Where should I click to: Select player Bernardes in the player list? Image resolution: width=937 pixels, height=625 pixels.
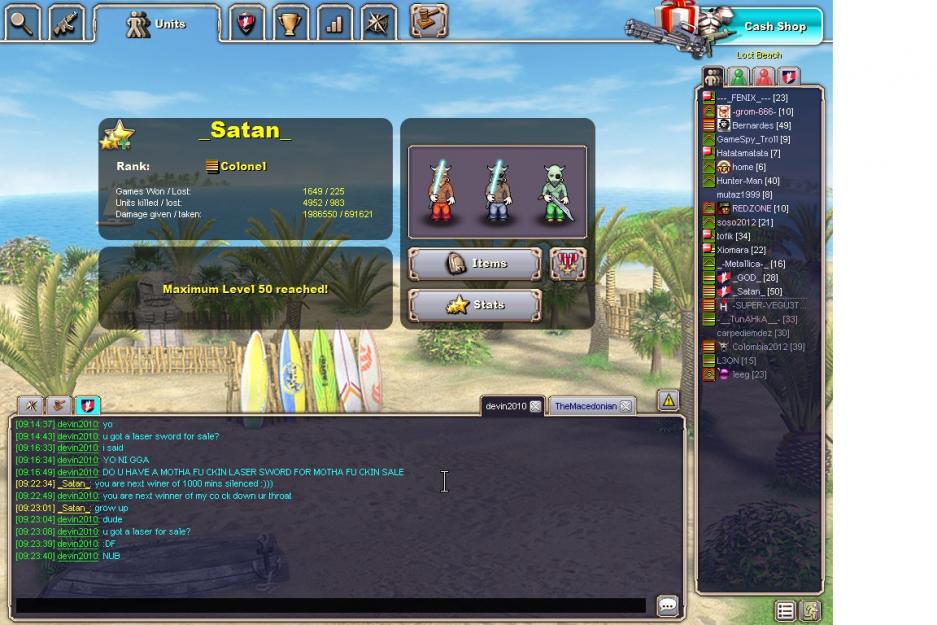pos(752,126)
